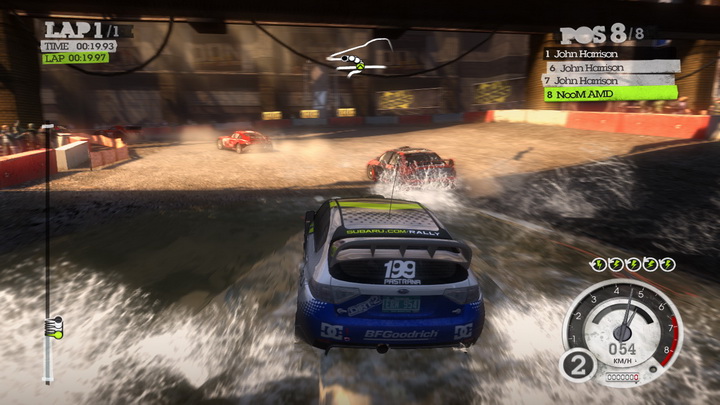
Task: Click the player marker on the vertical progress bar
Action: click(x=53, y=325)
